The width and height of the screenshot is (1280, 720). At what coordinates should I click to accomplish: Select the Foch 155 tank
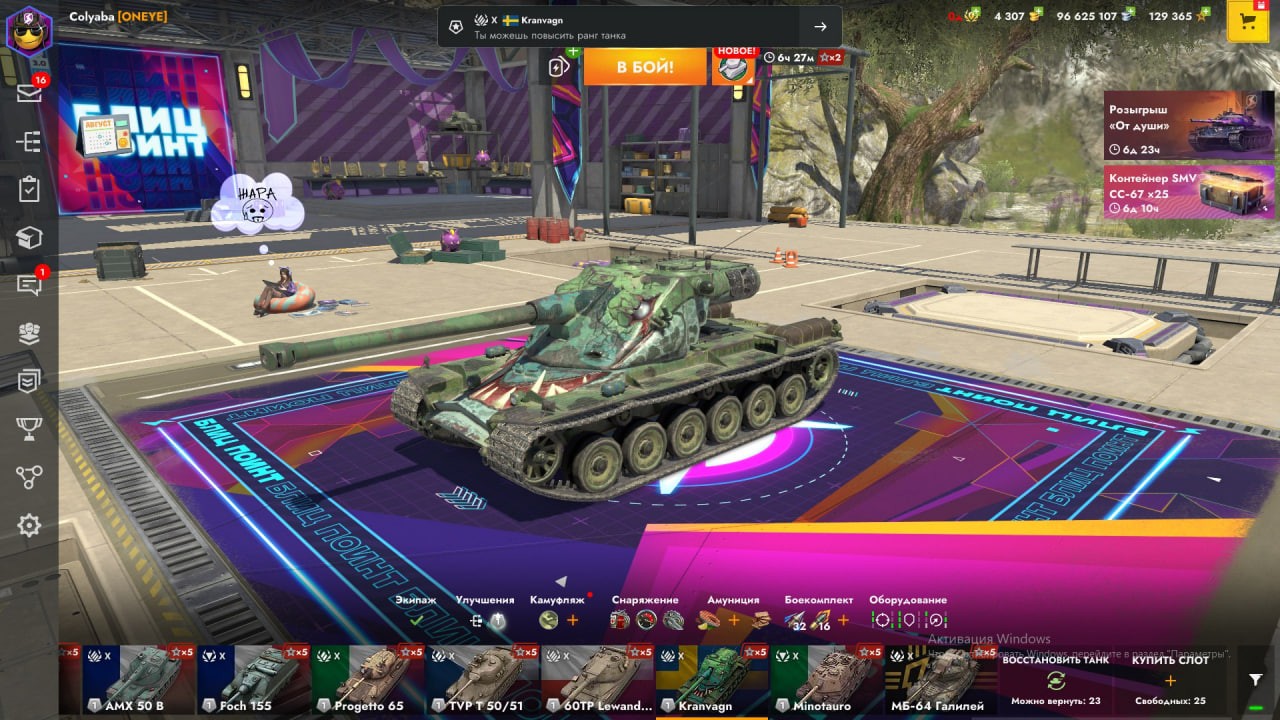(x=253, y=679)
